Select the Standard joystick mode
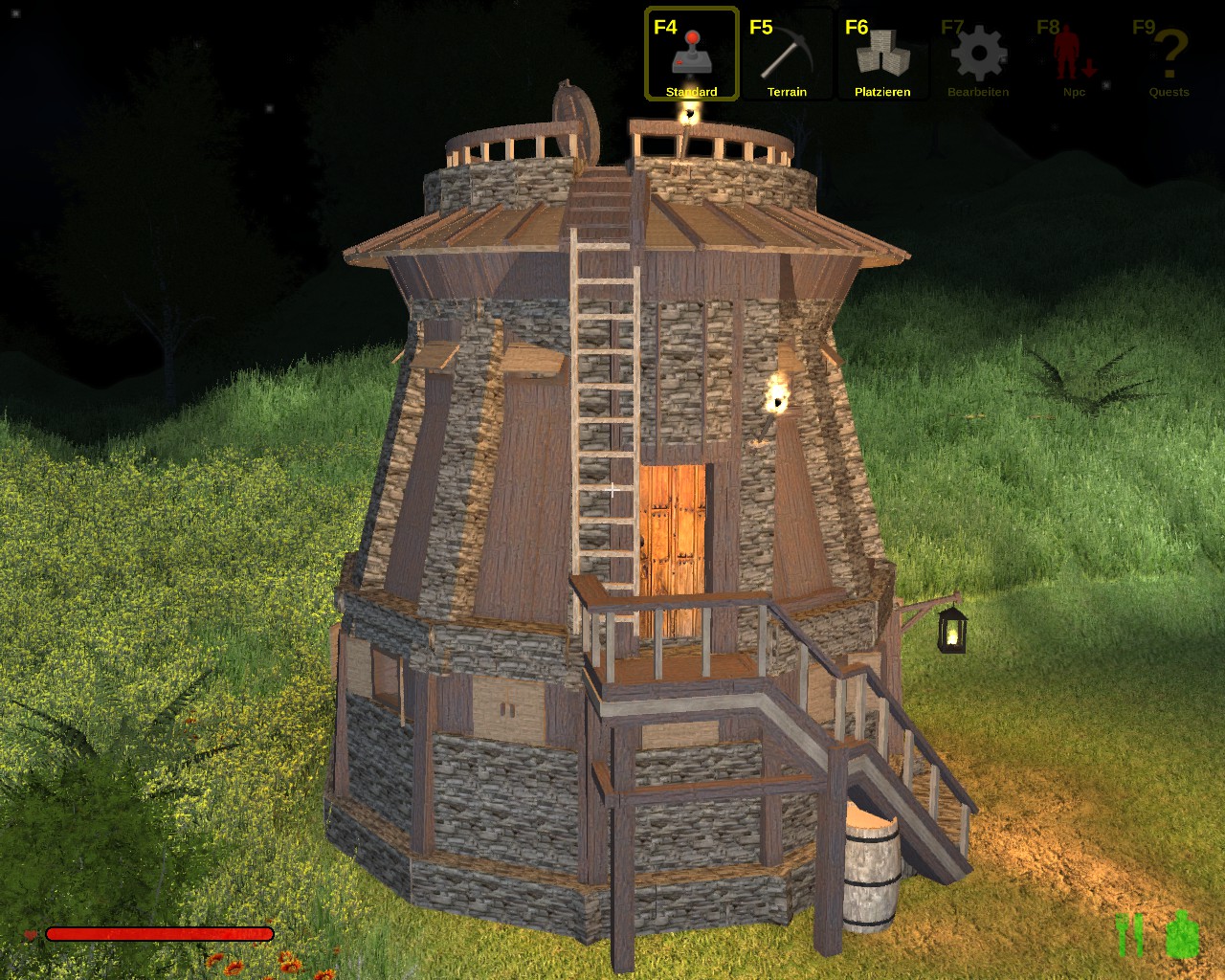 click(691, 55)
